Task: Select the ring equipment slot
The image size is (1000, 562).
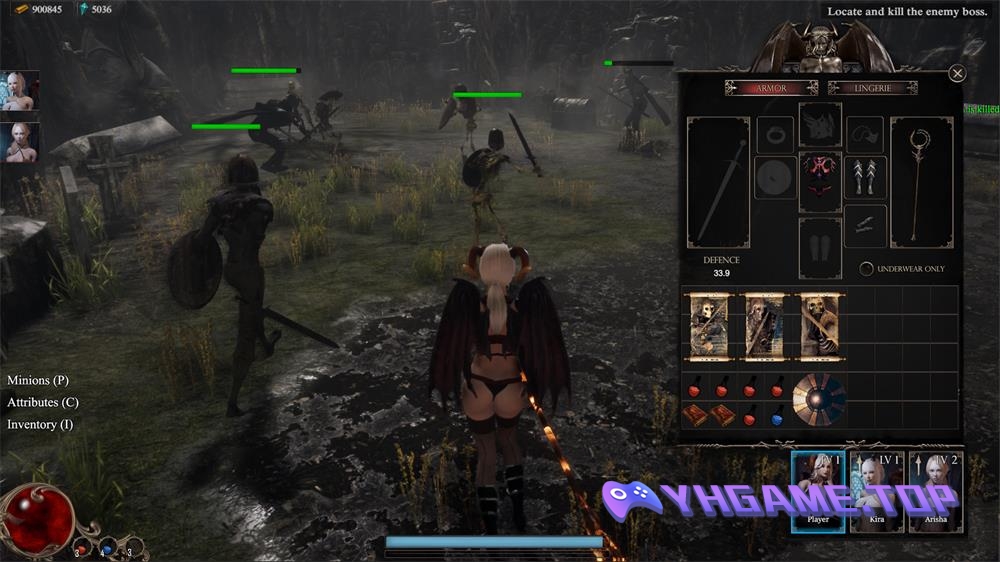Action: pos(774,133)
